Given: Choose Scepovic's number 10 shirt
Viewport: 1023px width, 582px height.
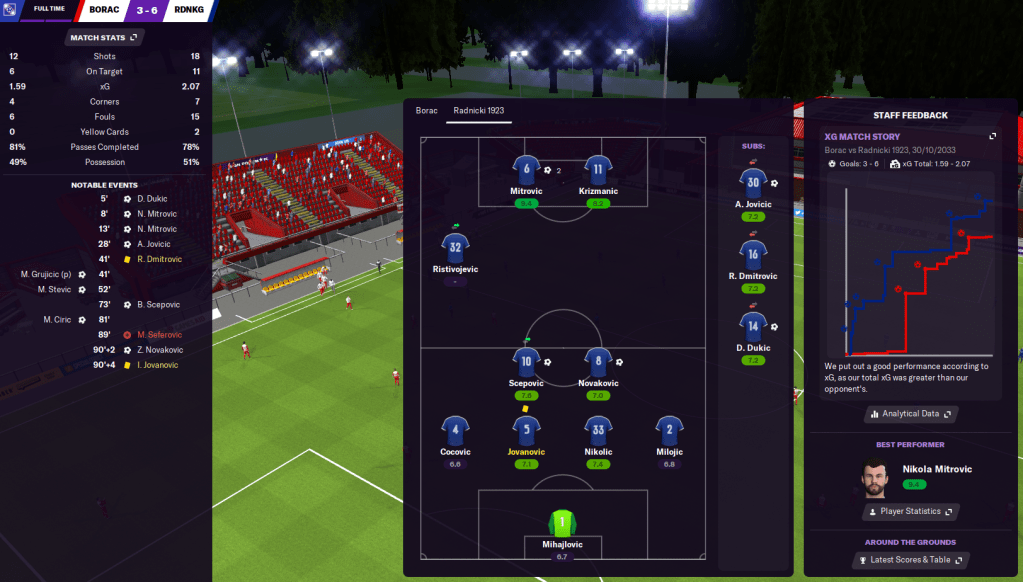Looking at the screenshot, I should tap(526, 362).
